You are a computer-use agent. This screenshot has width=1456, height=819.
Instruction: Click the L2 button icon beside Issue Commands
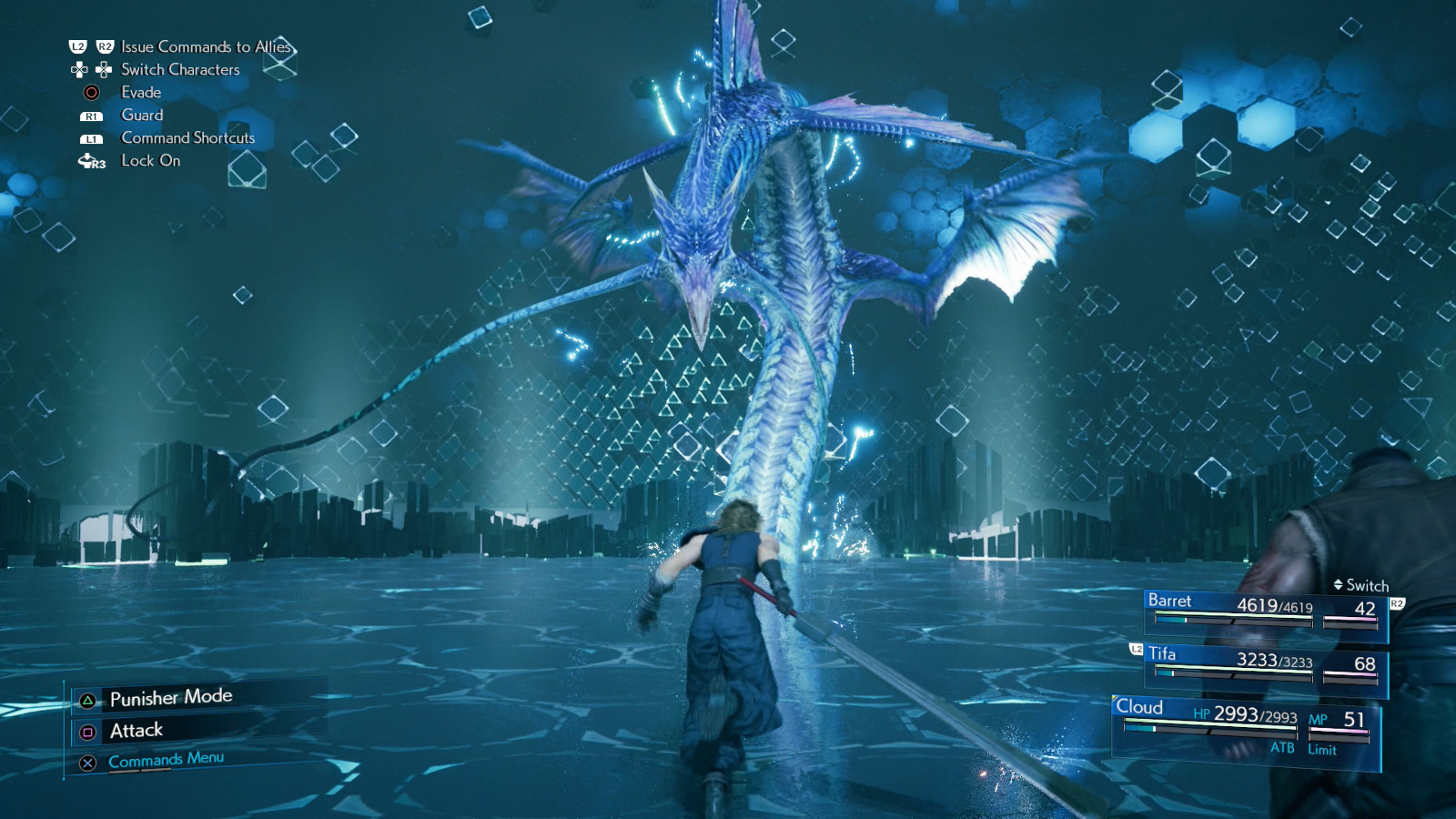click(80, 46)
